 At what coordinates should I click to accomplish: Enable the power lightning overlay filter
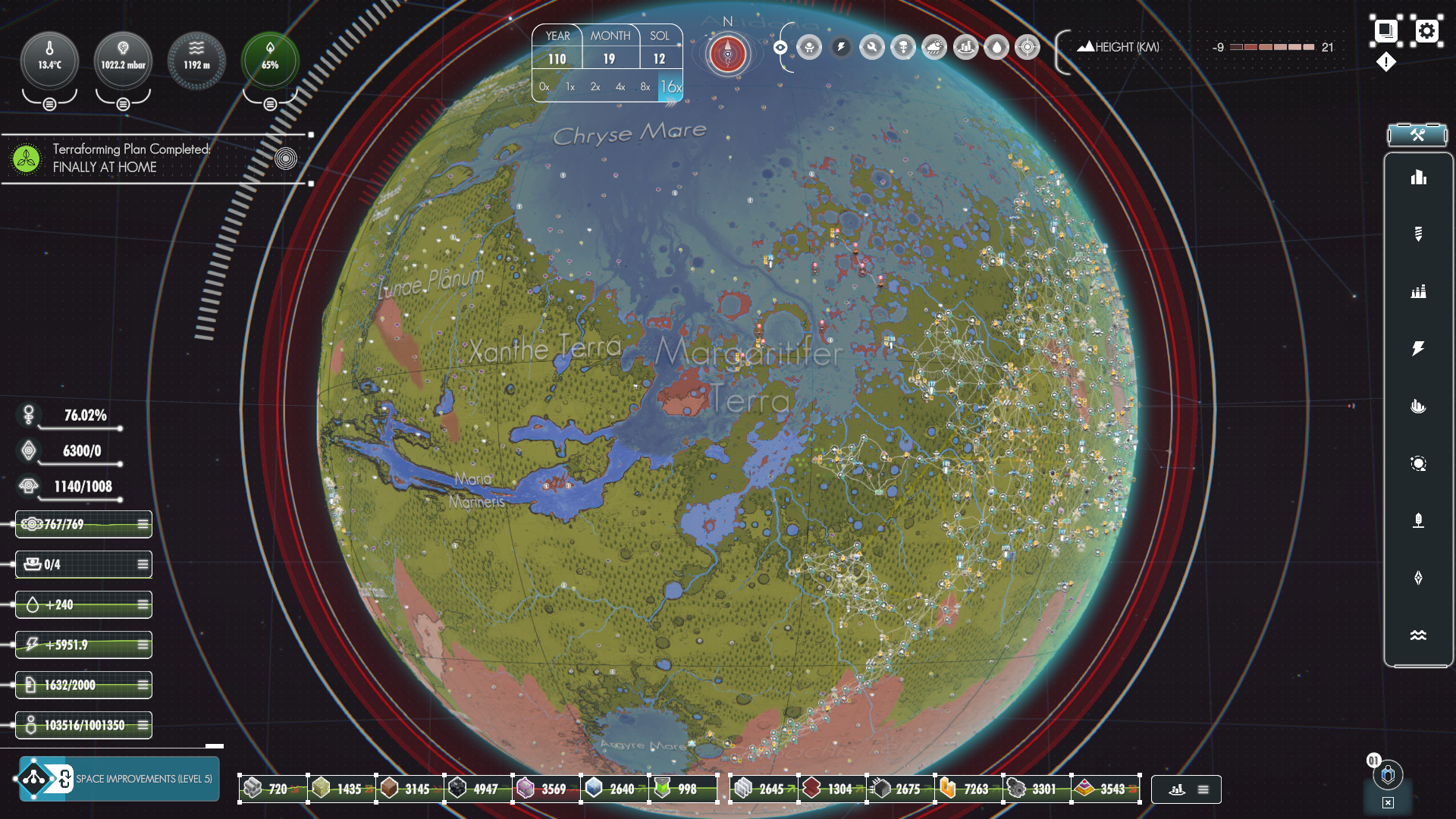(841, 48)
